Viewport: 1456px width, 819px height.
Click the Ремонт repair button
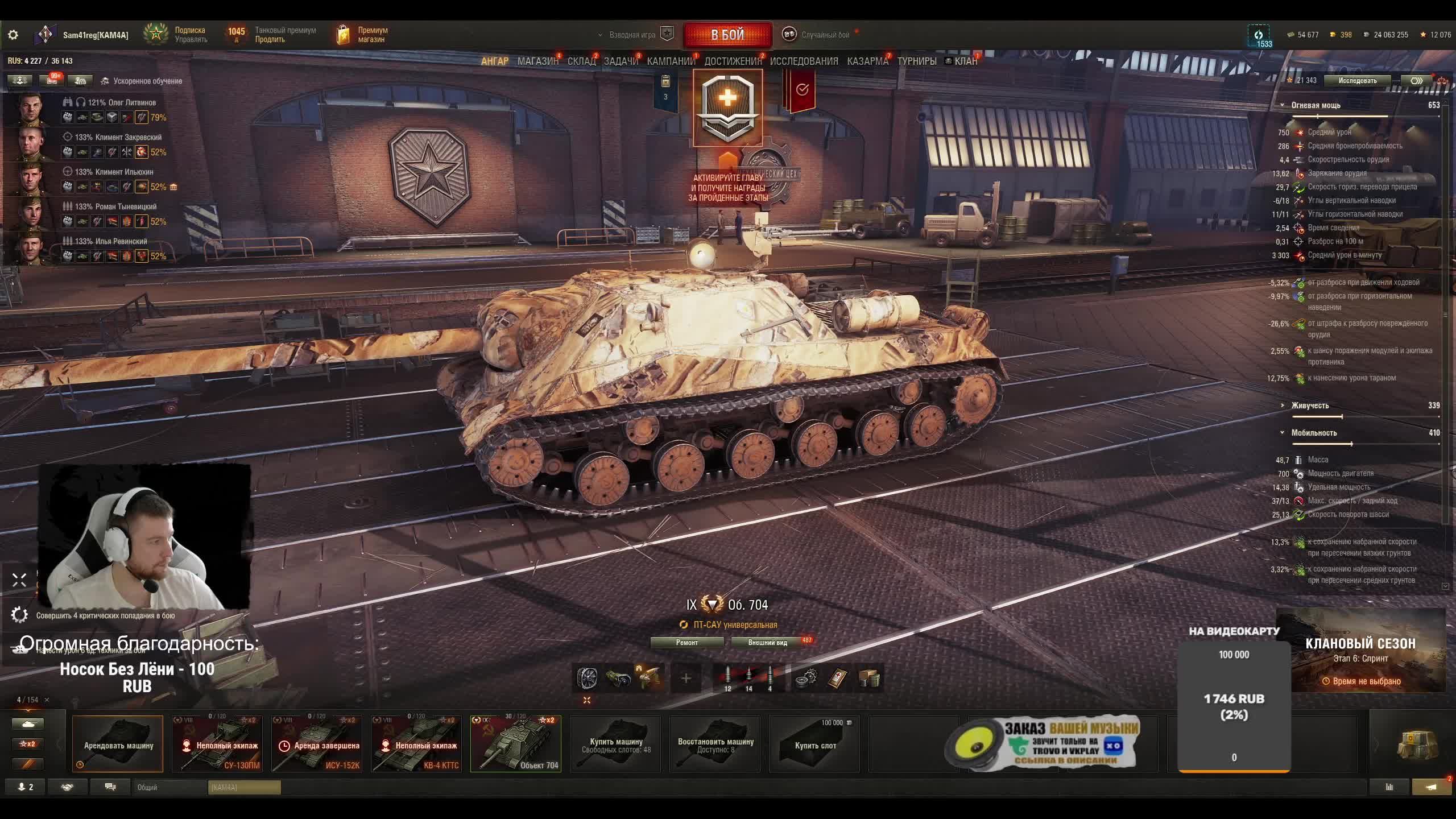tap(687, 643)
